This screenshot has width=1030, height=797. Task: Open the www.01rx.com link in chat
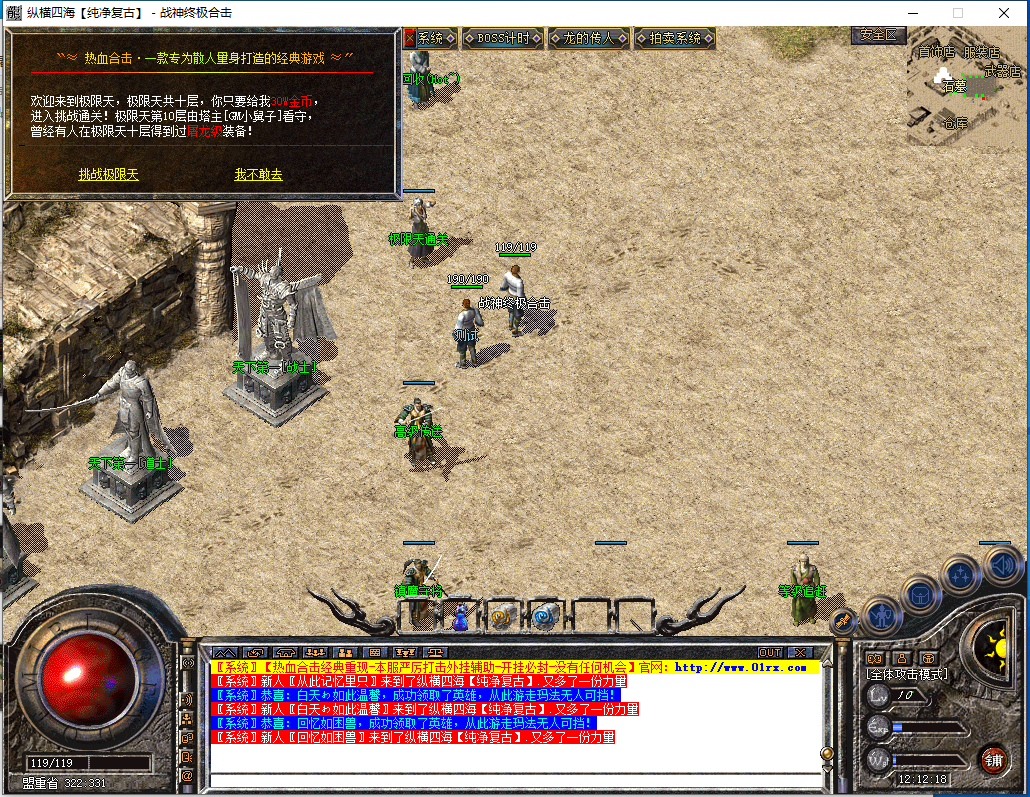click(740, 667)
